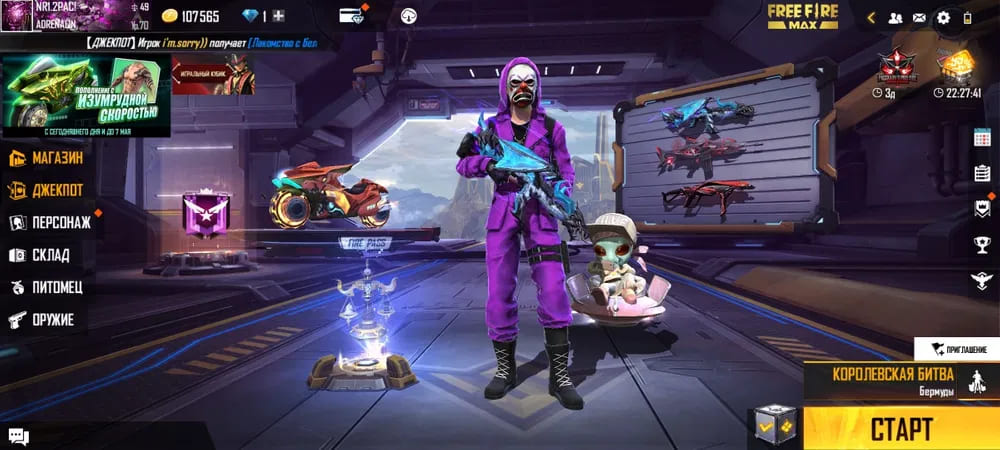The height and width of the screenshot is (450, 1000).
Task: Open the player profile avatar
Action: click(17, 17)
